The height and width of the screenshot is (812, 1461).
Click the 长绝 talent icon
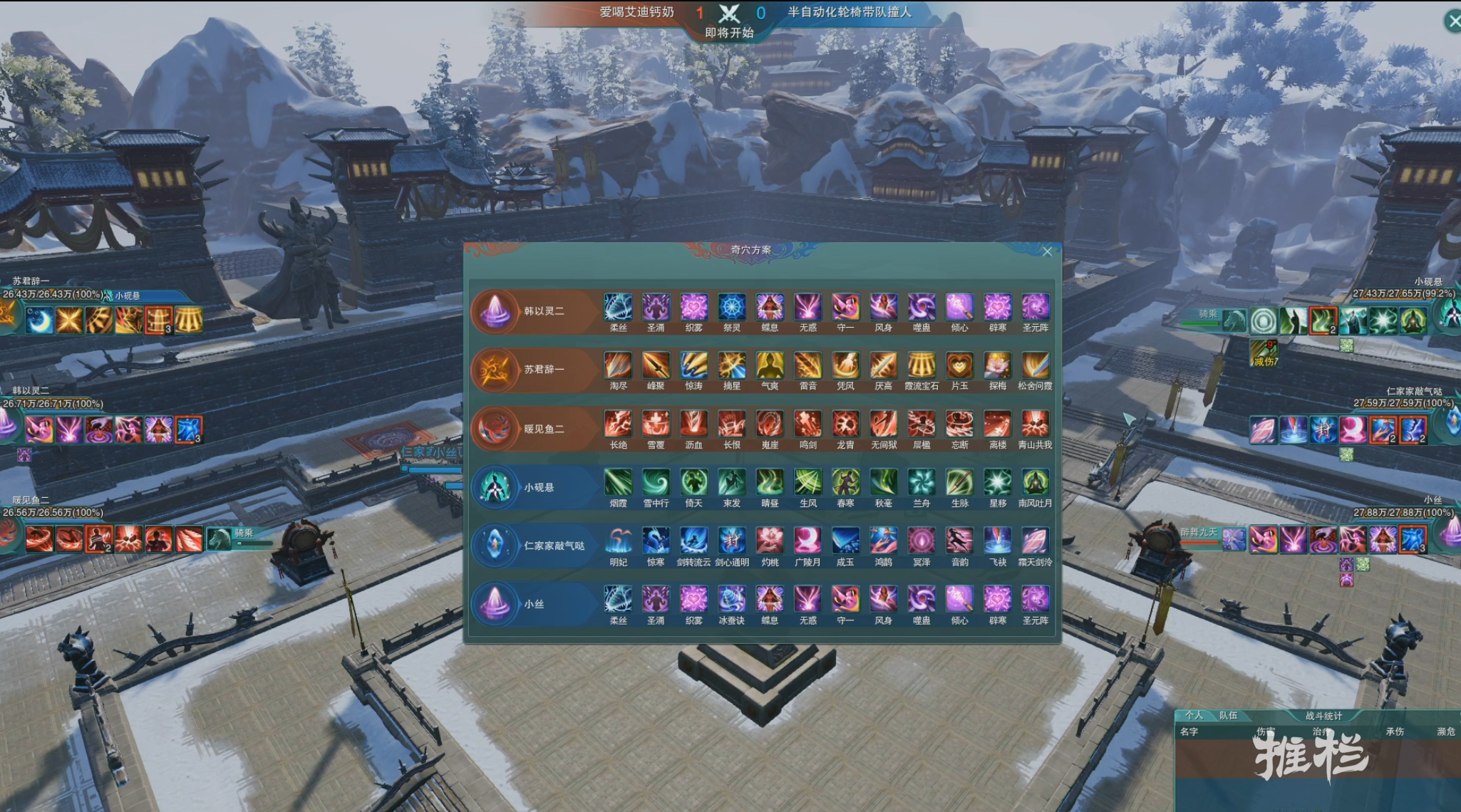pos(618,425)
